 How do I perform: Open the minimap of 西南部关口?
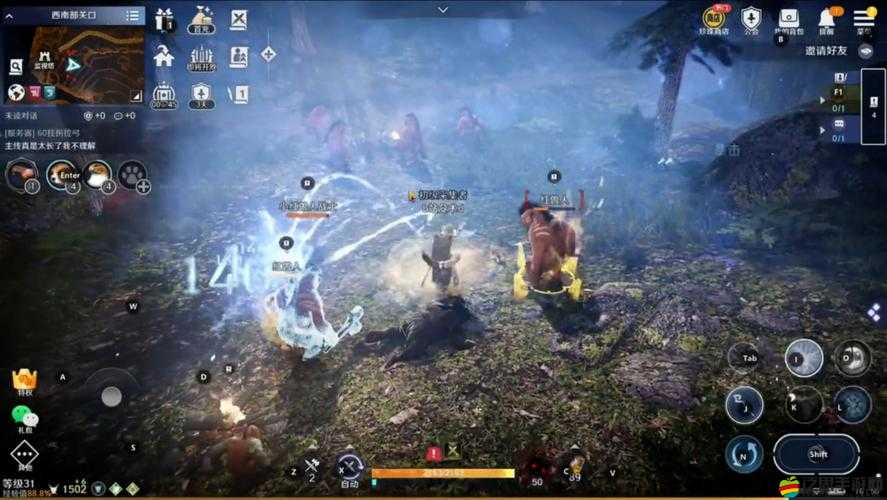[x=85, y=63]
